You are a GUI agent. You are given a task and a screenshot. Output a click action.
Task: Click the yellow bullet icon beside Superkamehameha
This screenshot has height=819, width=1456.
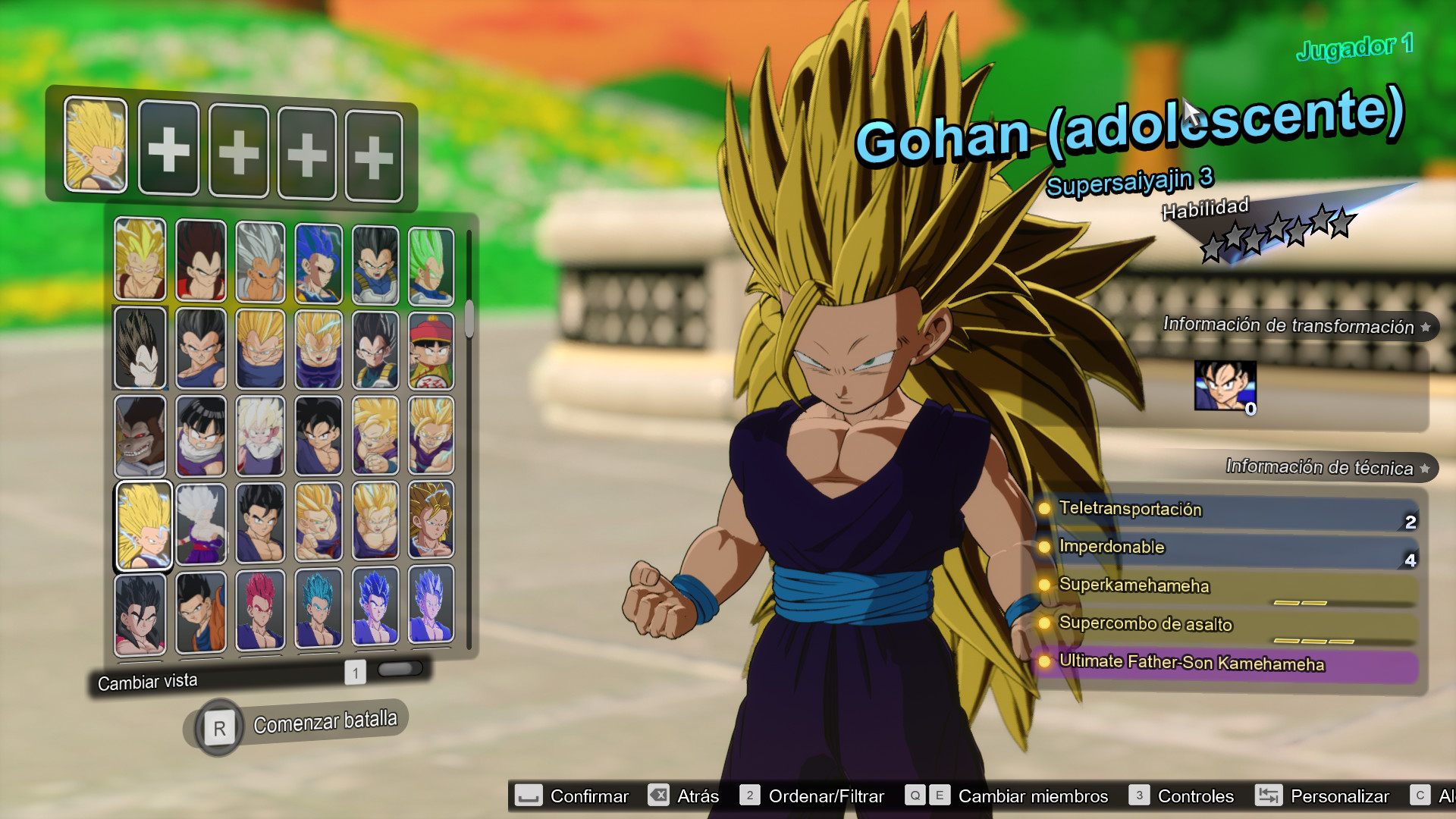point(1043,586)
